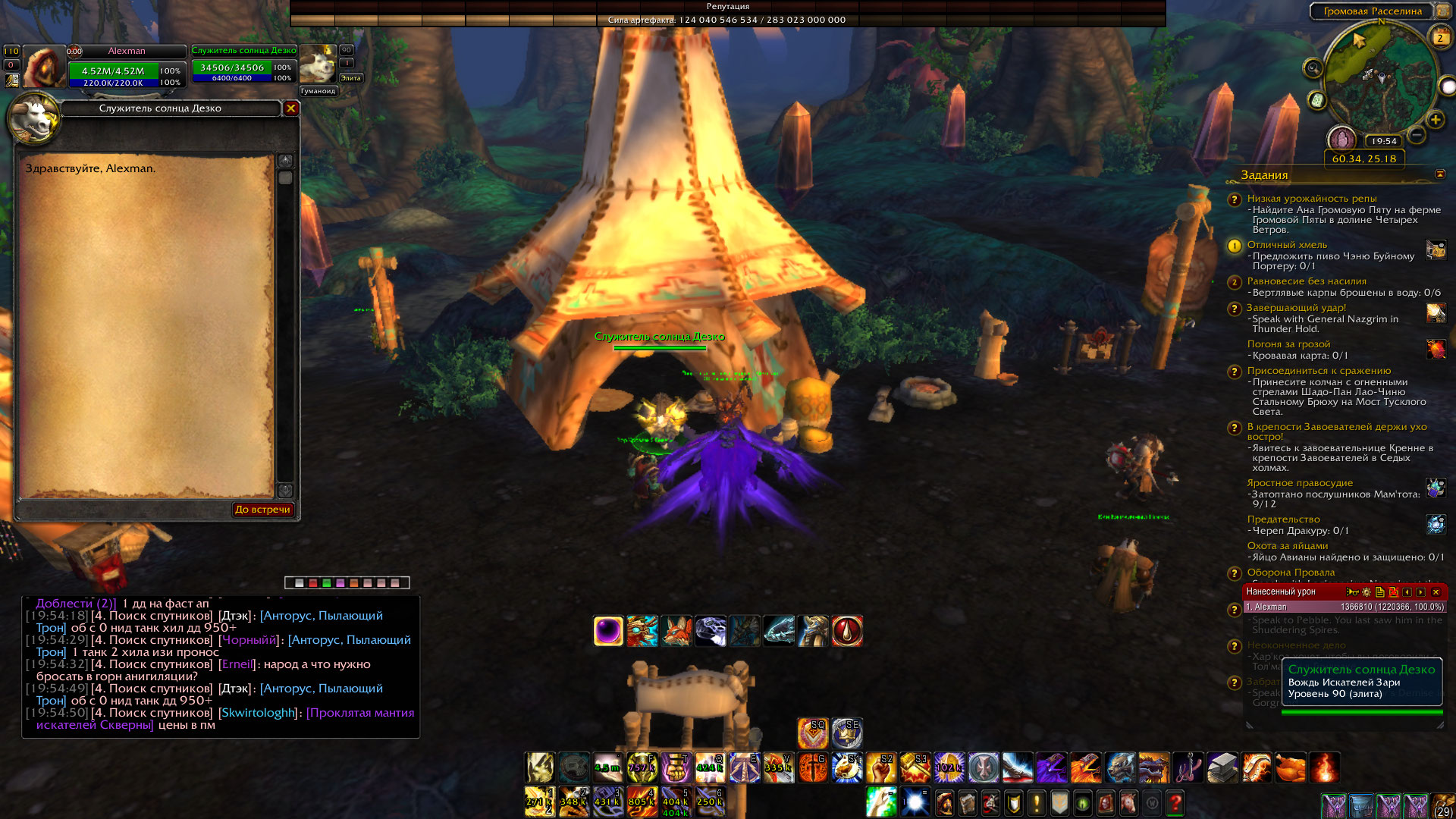Summon the fox pet icon
1456x819 pixels.
click(676, 631)
